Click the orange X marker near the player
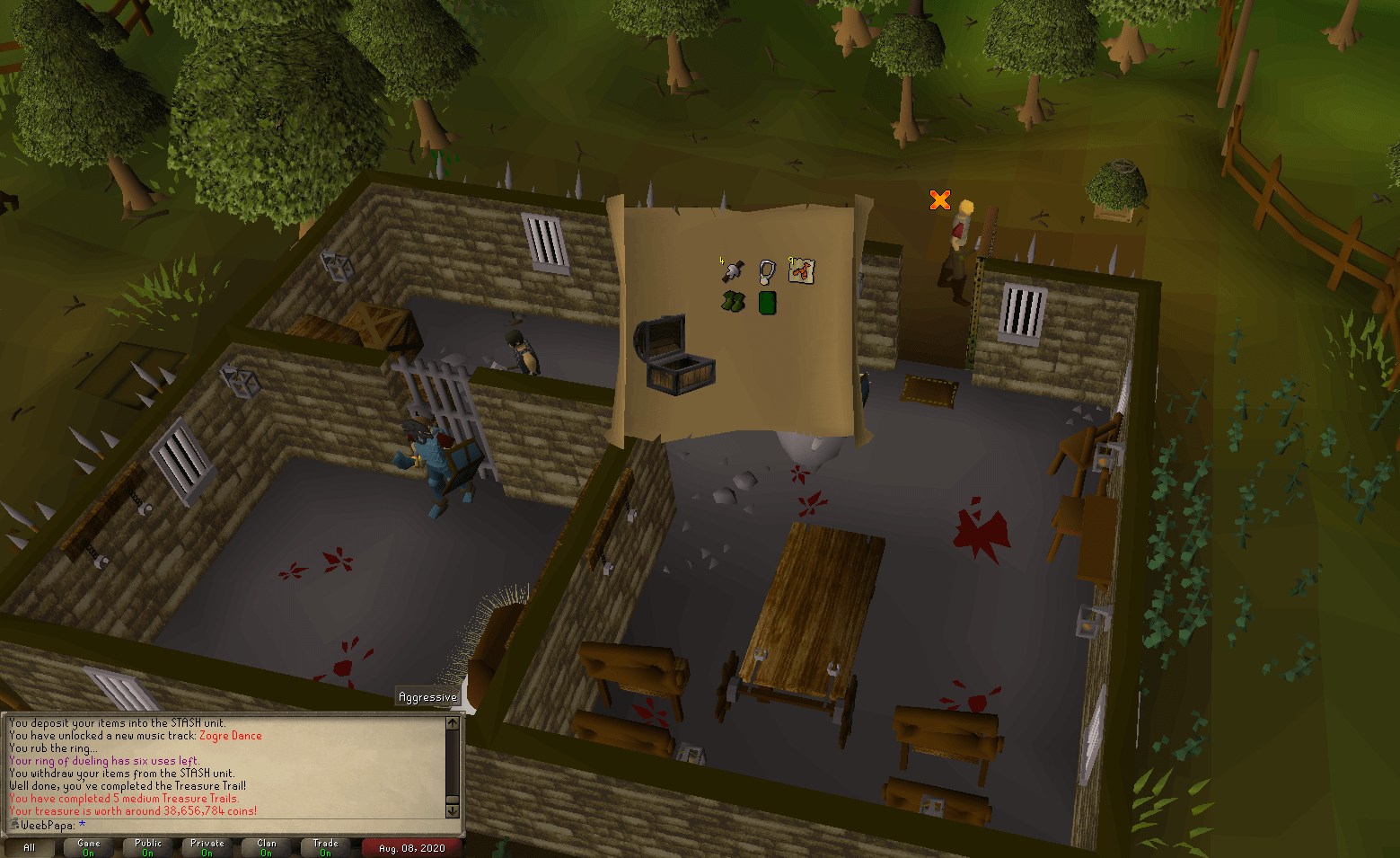Image resolution: width=1400 pixels, height=858 pixels. [x=938, y=199]
